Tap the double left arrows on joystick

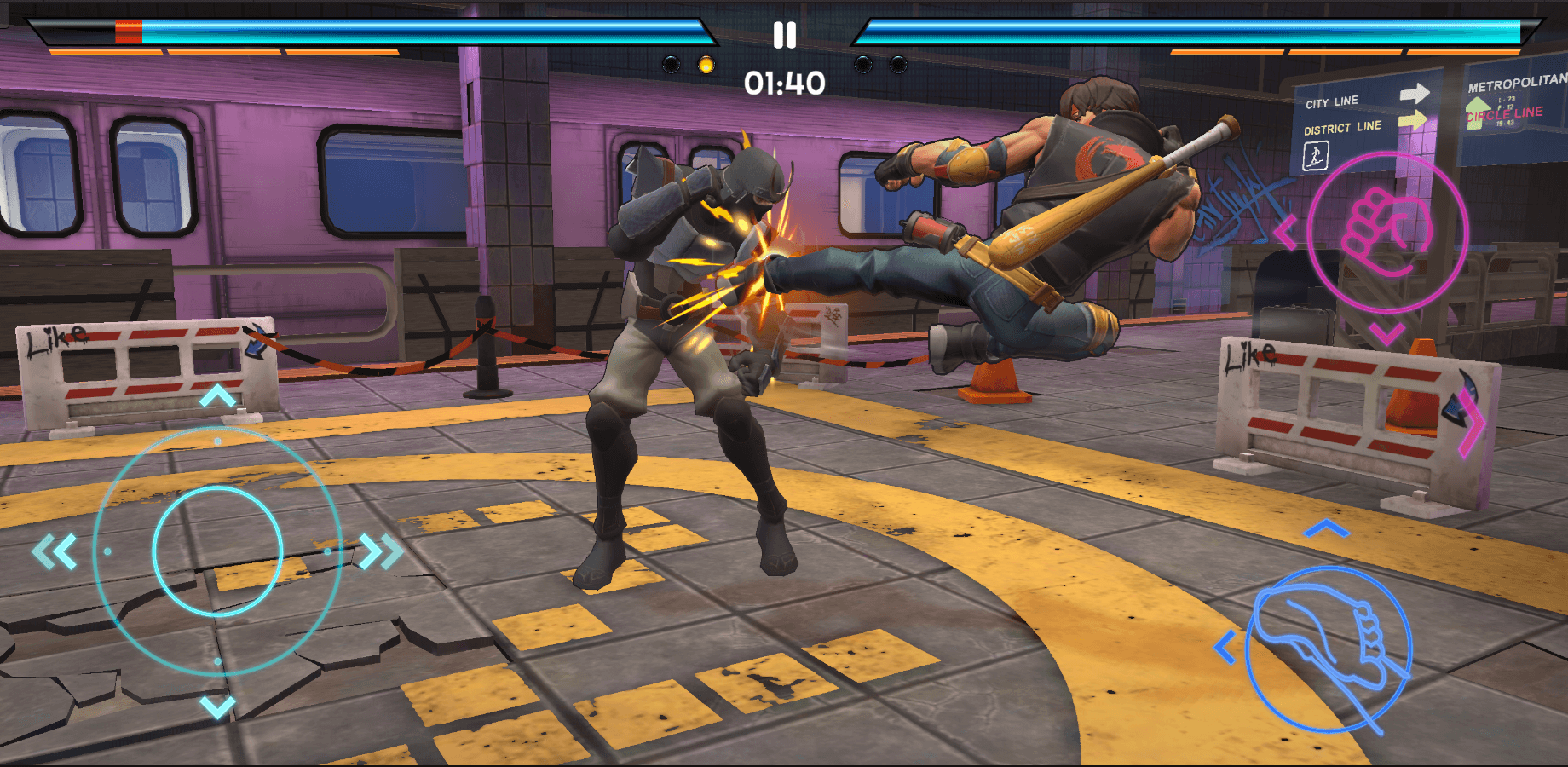[55, 551]
